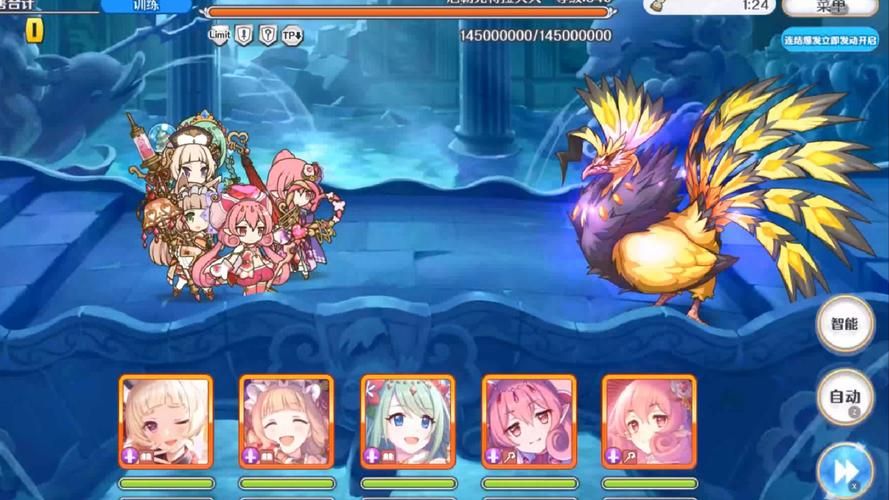Viewport: 889px width, 500px height.
Task: Tap the 智能 smart battle button
Action: click(x=844, y=324)
